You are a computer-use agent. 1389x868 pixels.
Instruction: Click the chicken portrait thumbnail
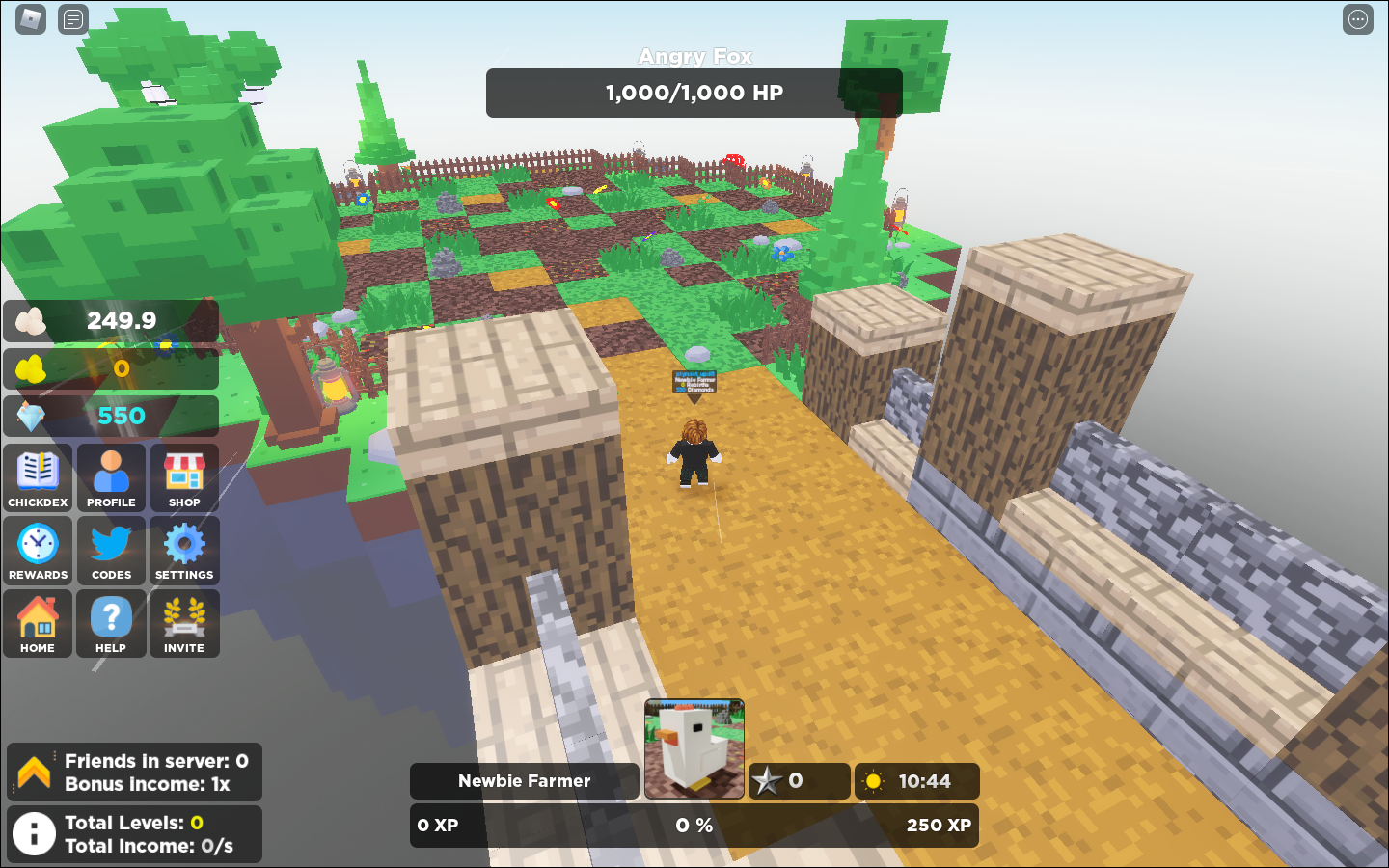[x=694, y=747]
